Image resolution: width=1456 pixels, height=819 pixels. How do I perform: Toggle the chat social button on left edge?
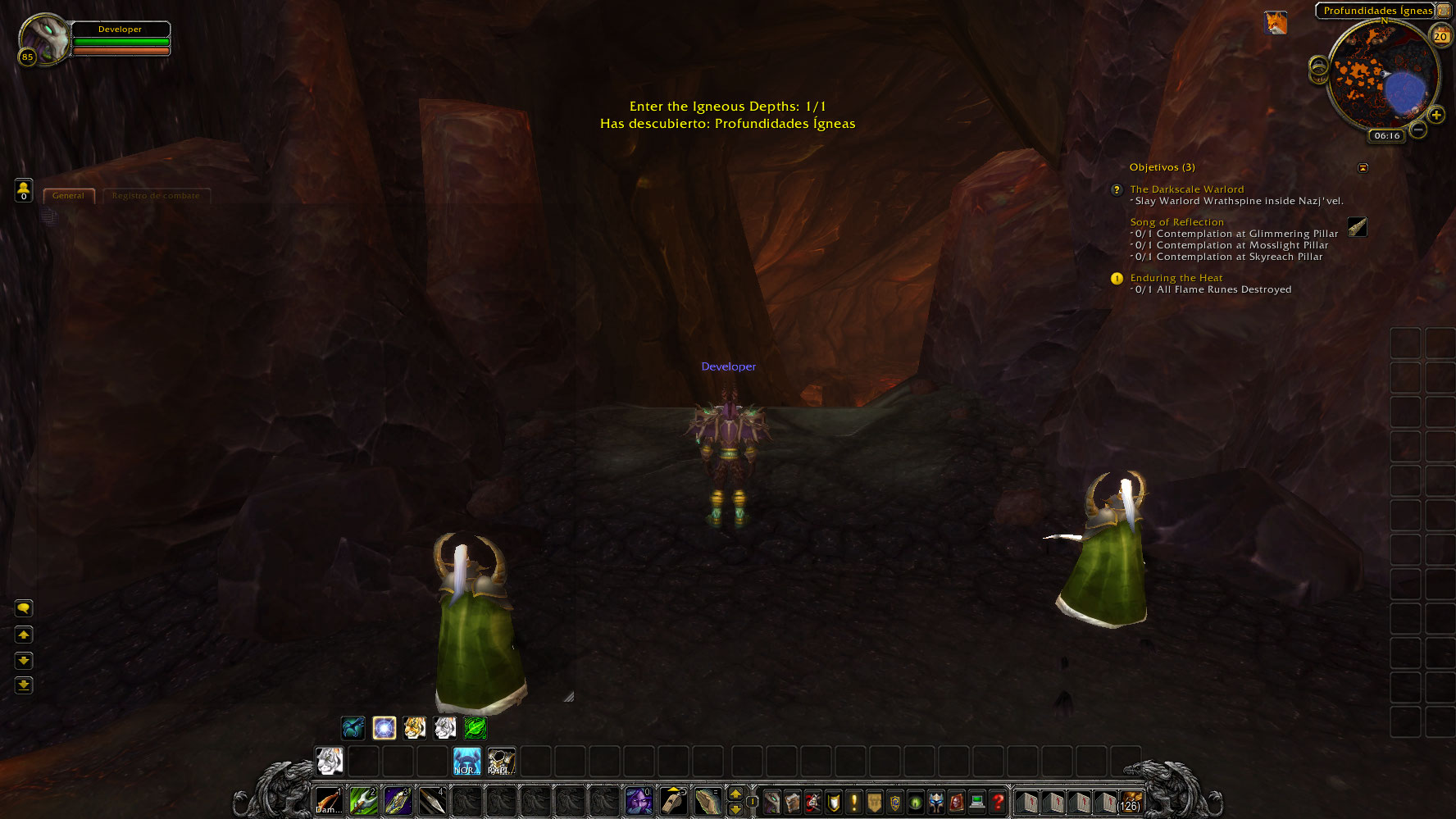click(24, 608)
